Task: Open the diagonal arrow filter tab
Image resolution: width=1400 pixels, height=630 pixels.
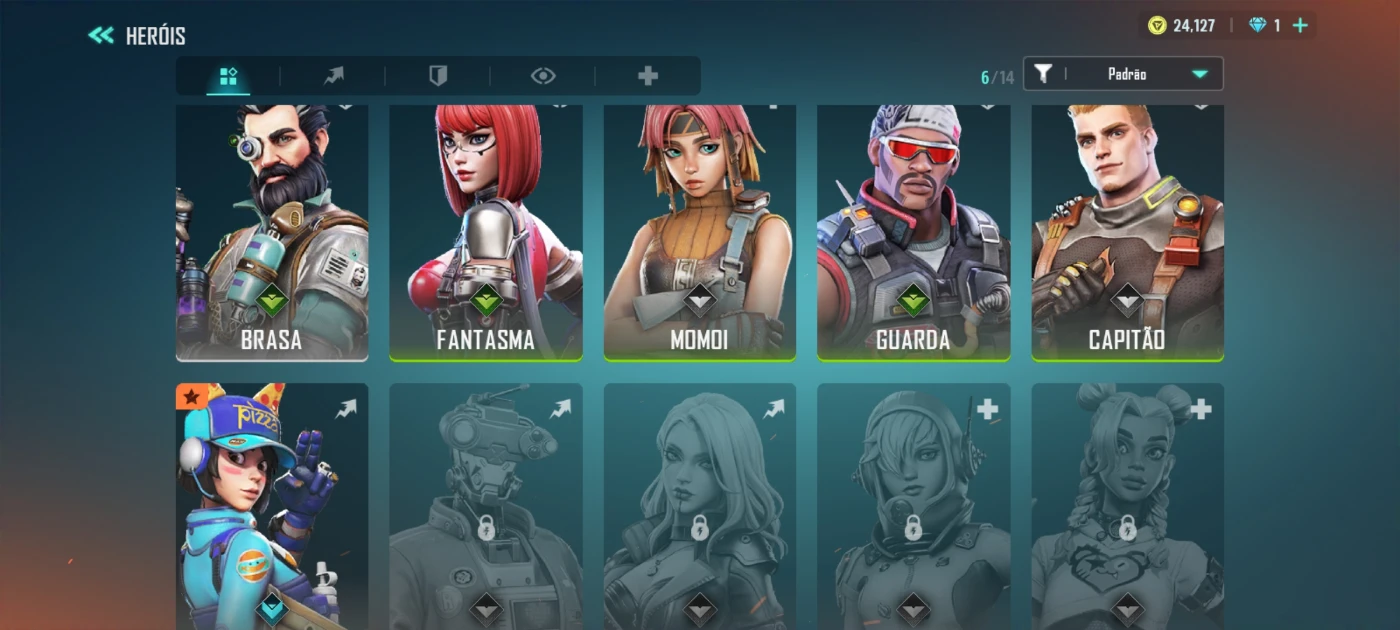Action: click(x=333, y=76)
